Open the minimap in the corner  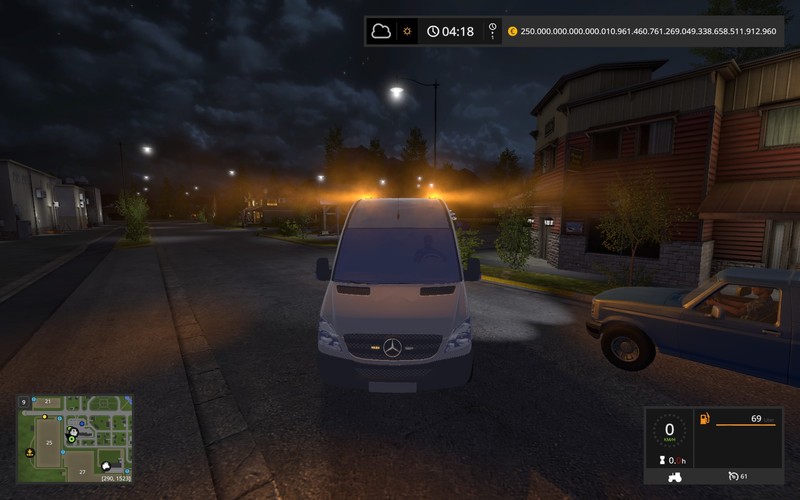coord(75,438)
